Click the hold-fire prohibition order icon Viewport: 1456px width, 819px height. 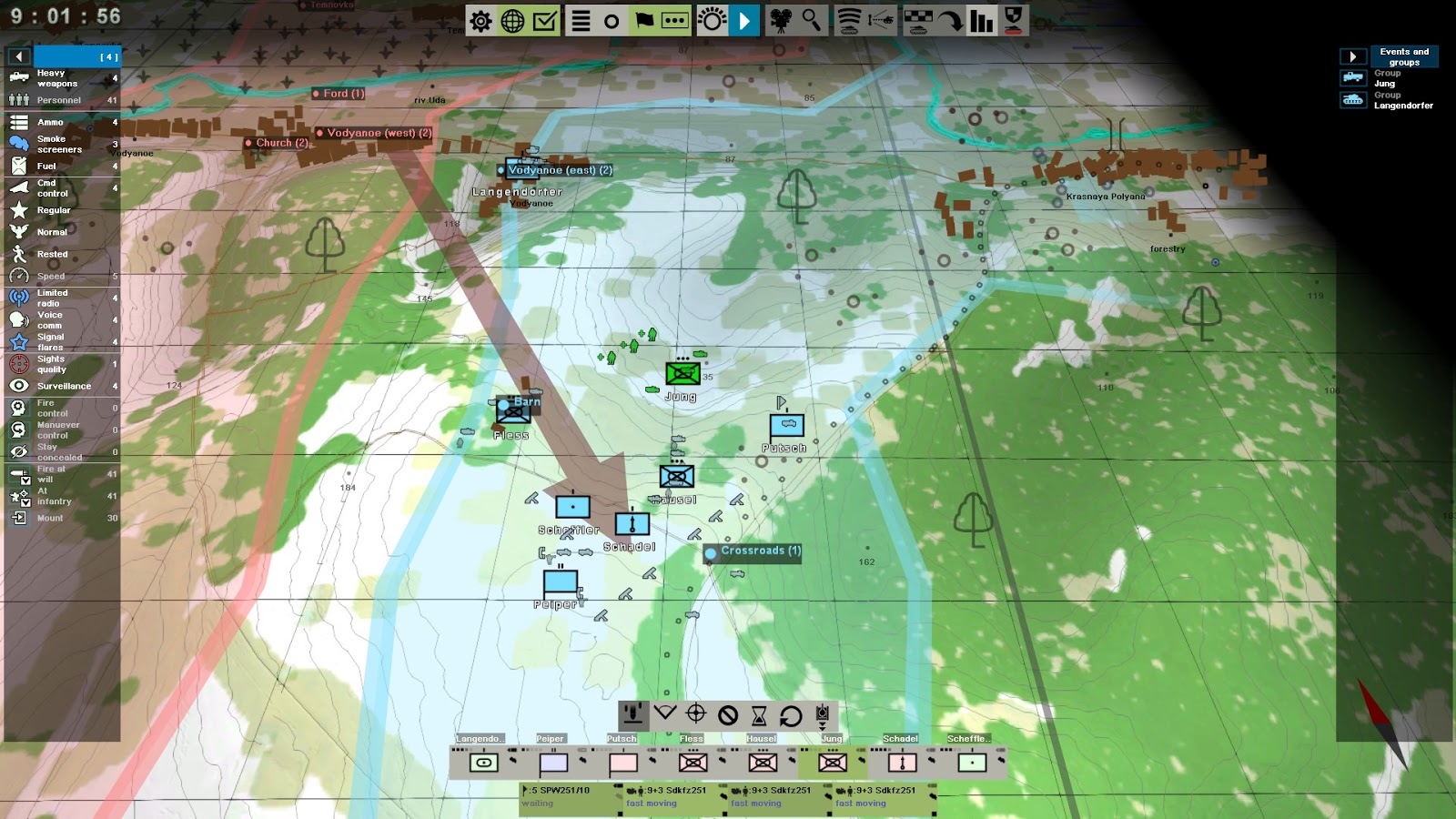click(727, 713)
